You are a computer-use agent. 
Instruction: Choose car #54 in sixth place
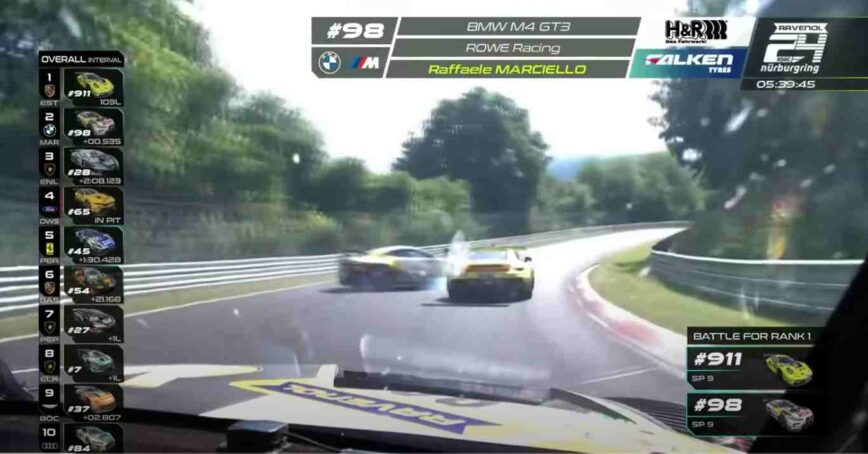(x=93, y=282)
